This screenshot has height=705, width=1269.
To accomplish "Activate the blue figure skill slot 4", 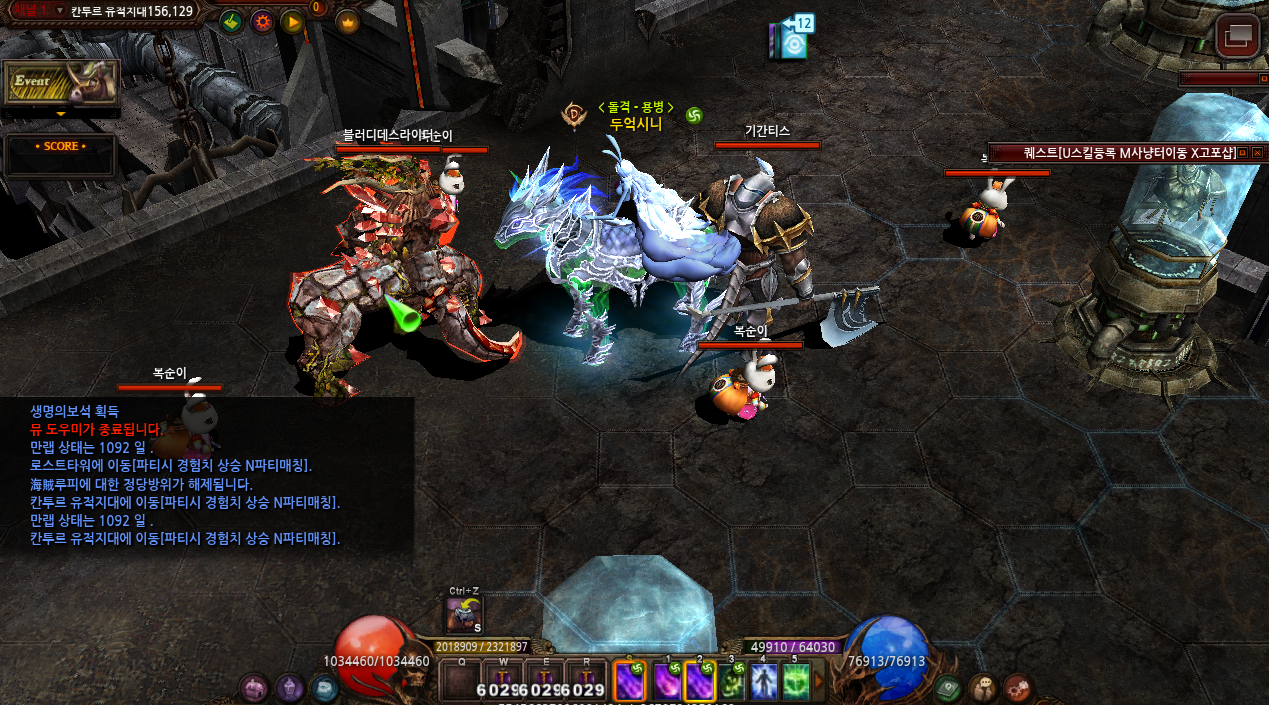I will (x=764, y=682).
